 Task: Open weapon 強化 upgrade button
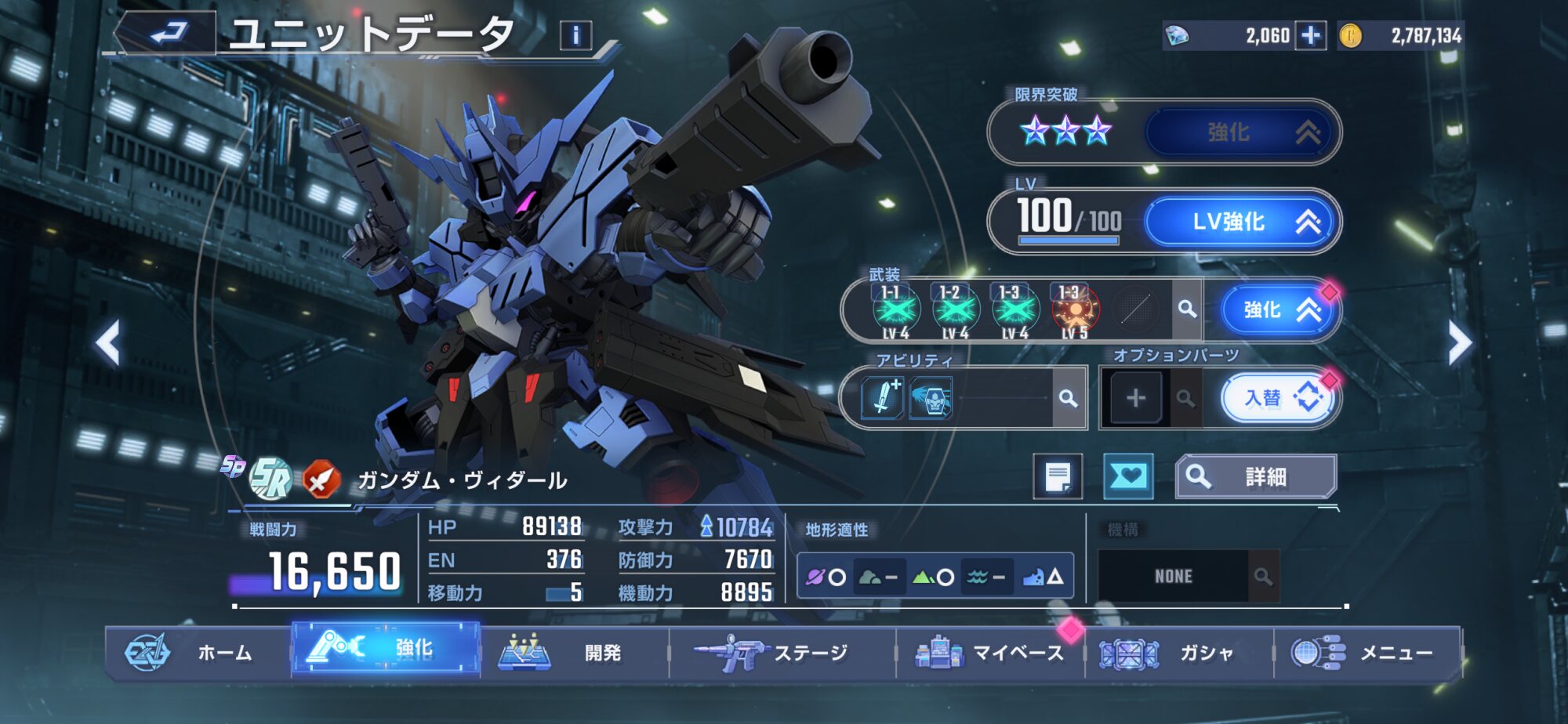coord(1278,310)
